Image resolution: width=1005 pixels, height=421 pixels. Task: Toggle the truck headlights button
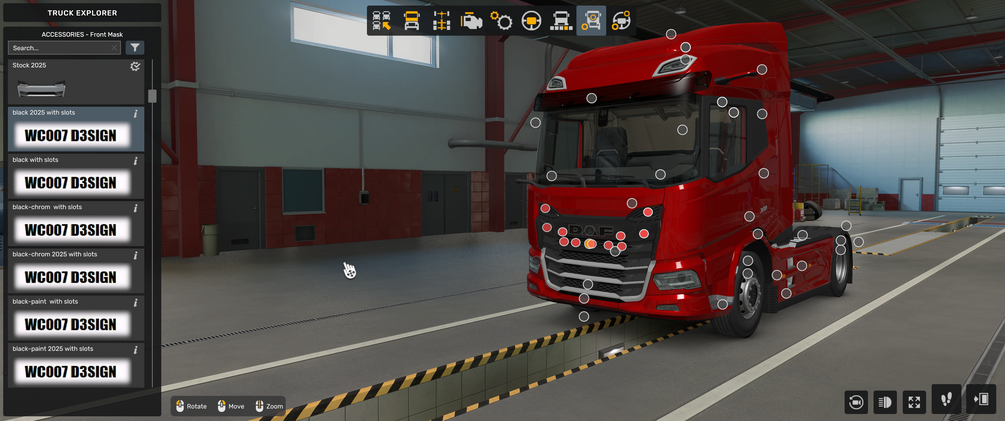(x=885, y=402)
